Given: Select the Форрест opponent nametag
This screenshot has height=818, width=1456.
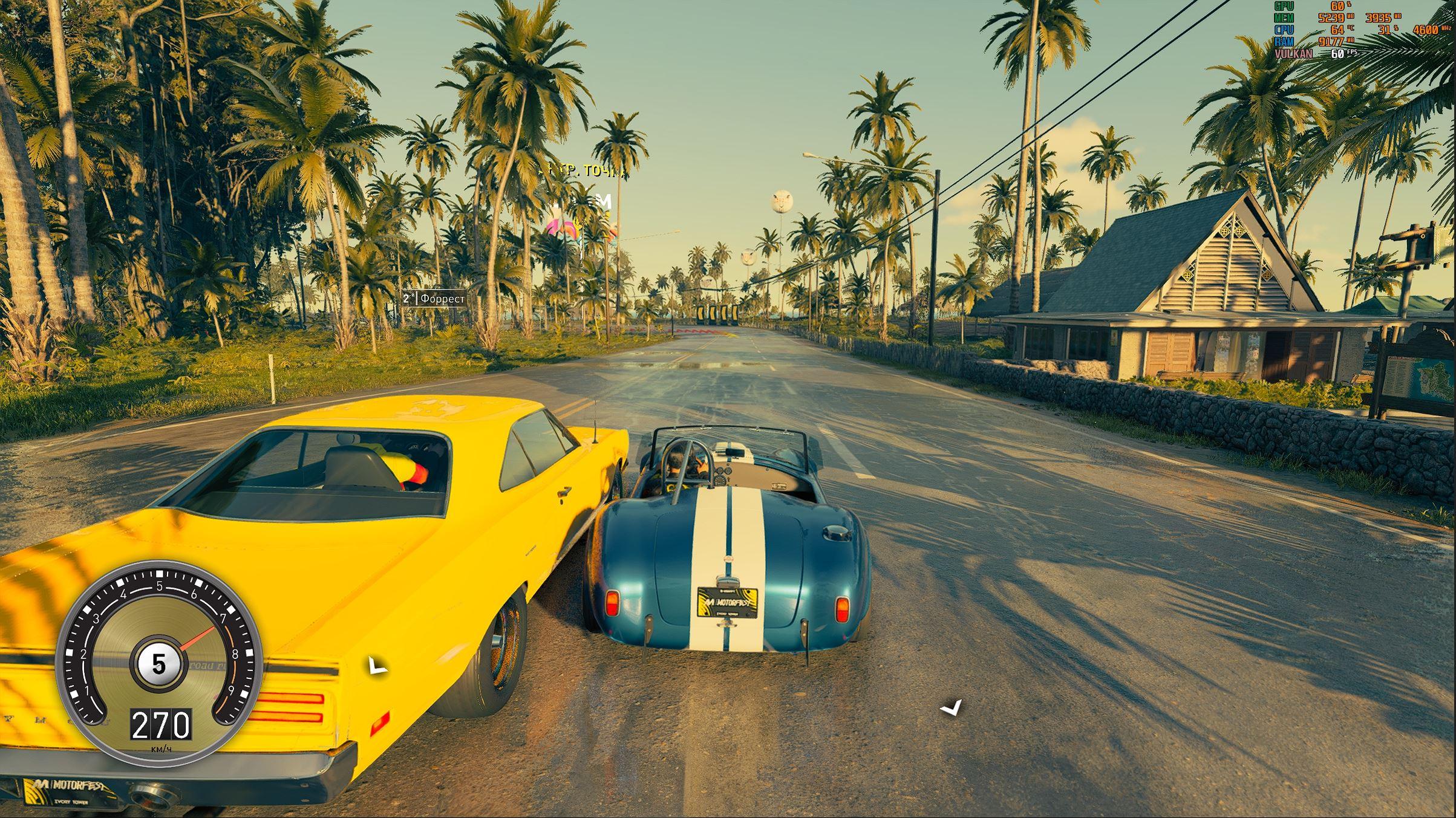Looking at the screenshot, I should click(434, 299).
